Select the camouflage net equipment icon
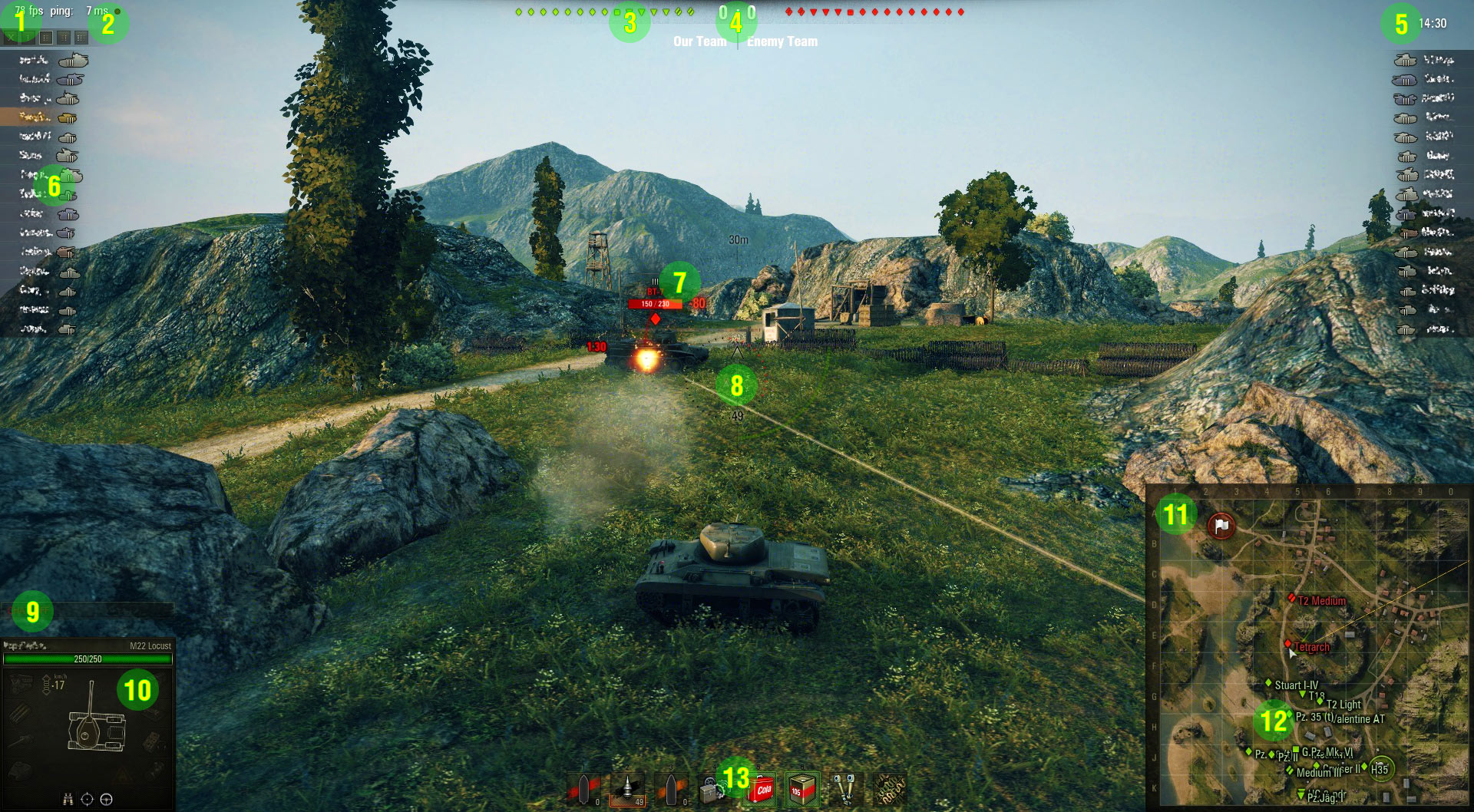Screen dimensions: 1474x812 click(889, 790)
